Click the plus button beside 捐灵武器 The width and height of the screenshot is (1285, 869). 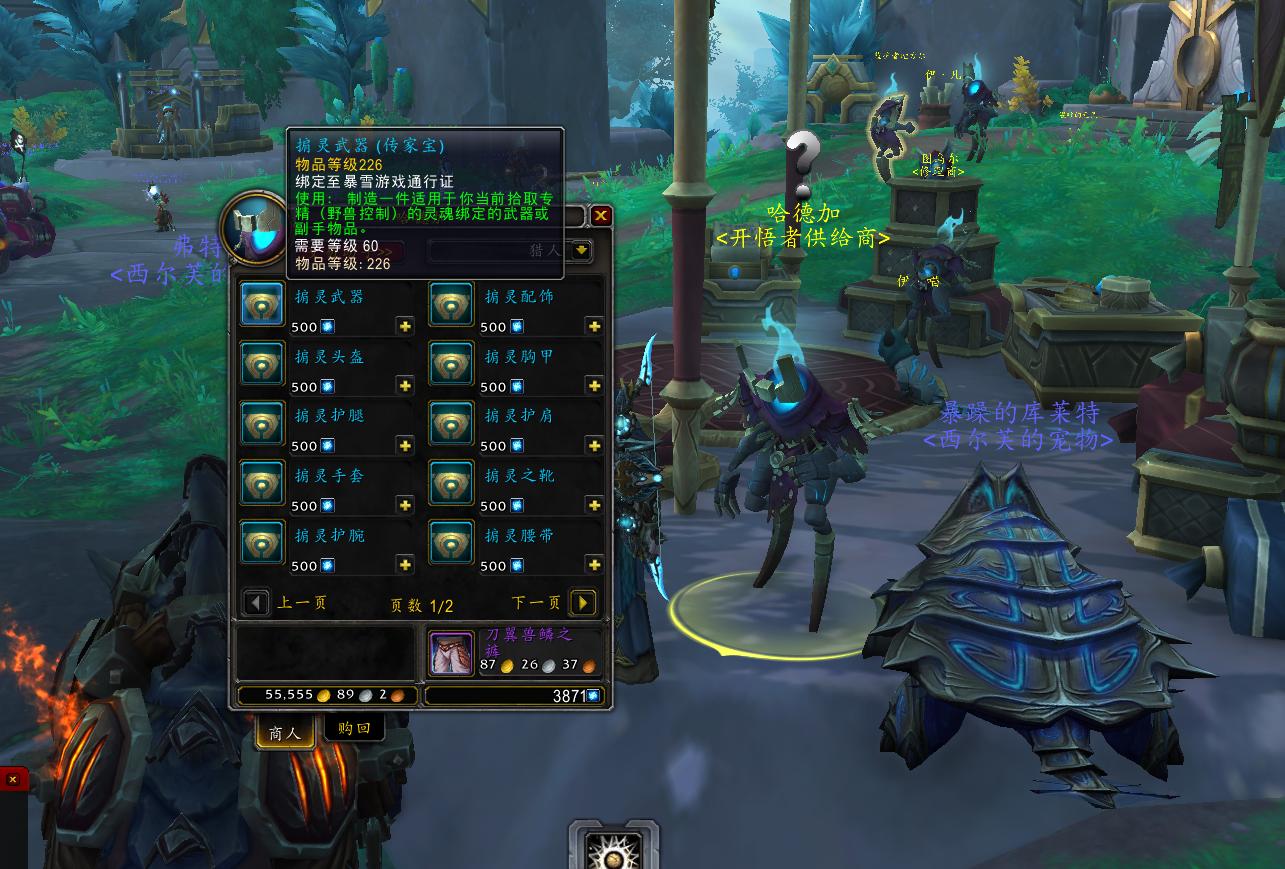click(405, 327)
